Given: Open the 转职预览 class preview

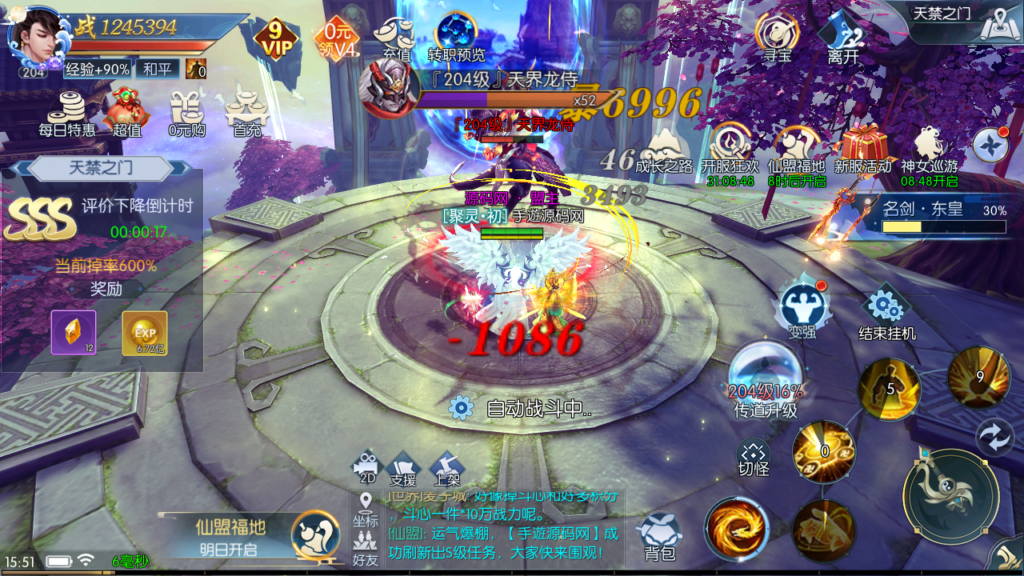Looking at the screenshot, I should coord(456,37).
